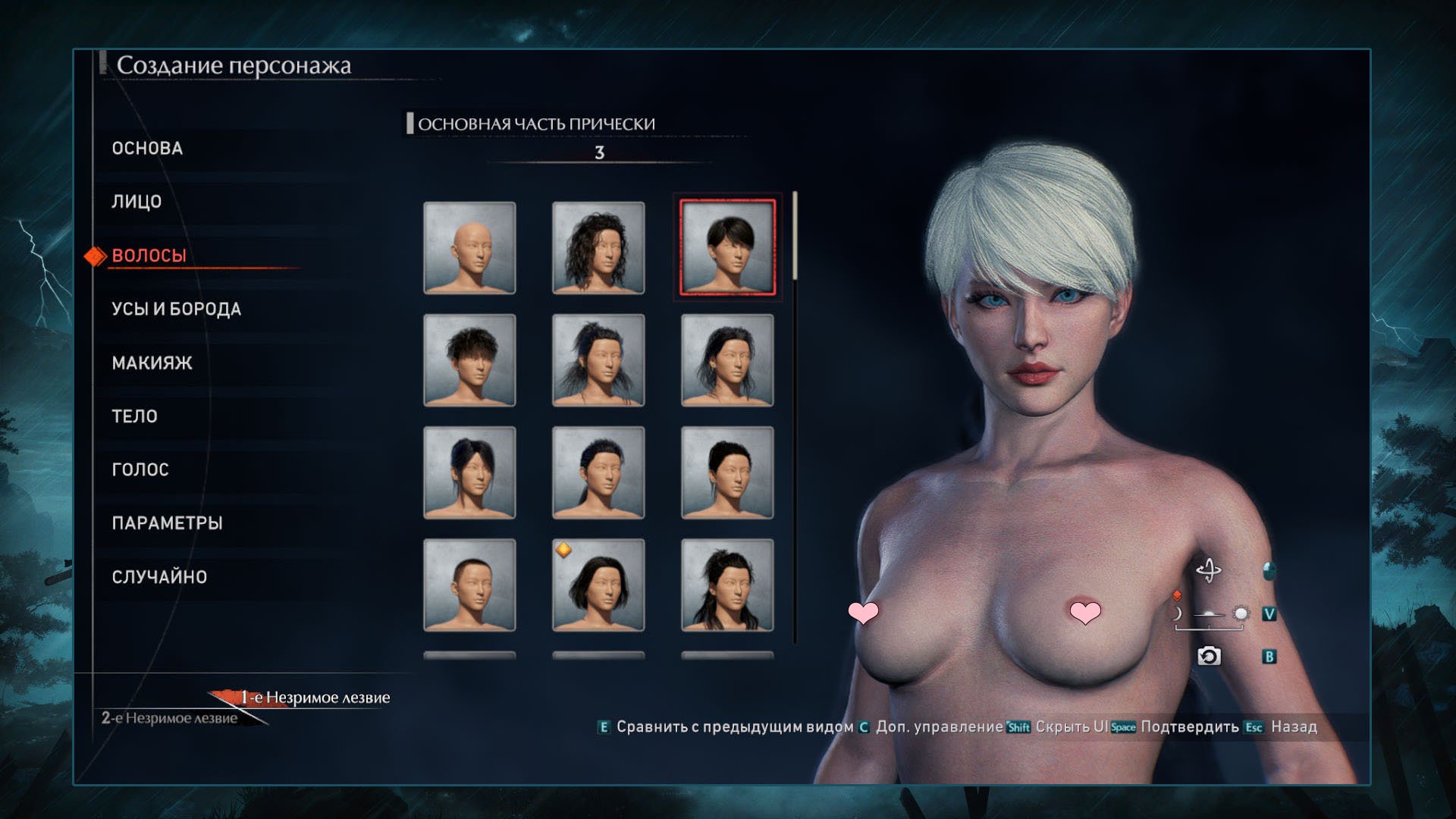Go to УСЫ И БОРОДА options
The image size is (1456, 819).
(176, 309)
